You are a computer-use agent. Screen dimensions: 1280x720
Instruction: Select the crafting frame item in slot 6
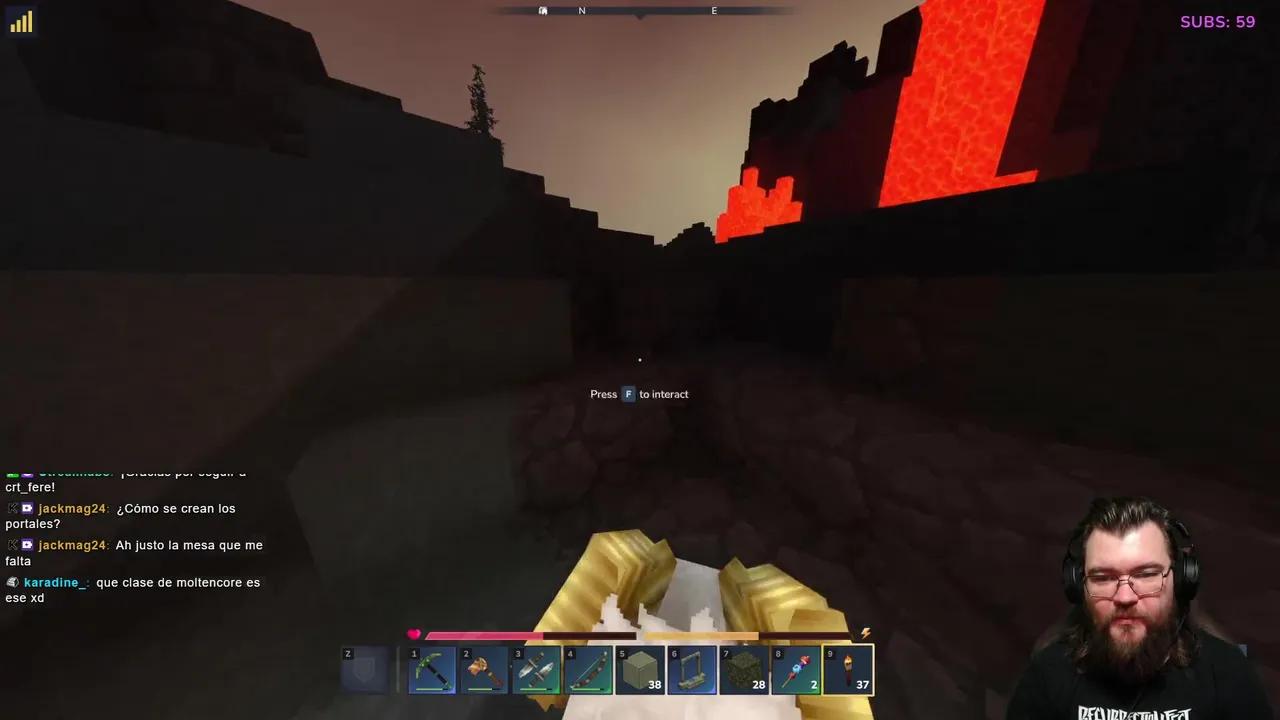point(692,668)
